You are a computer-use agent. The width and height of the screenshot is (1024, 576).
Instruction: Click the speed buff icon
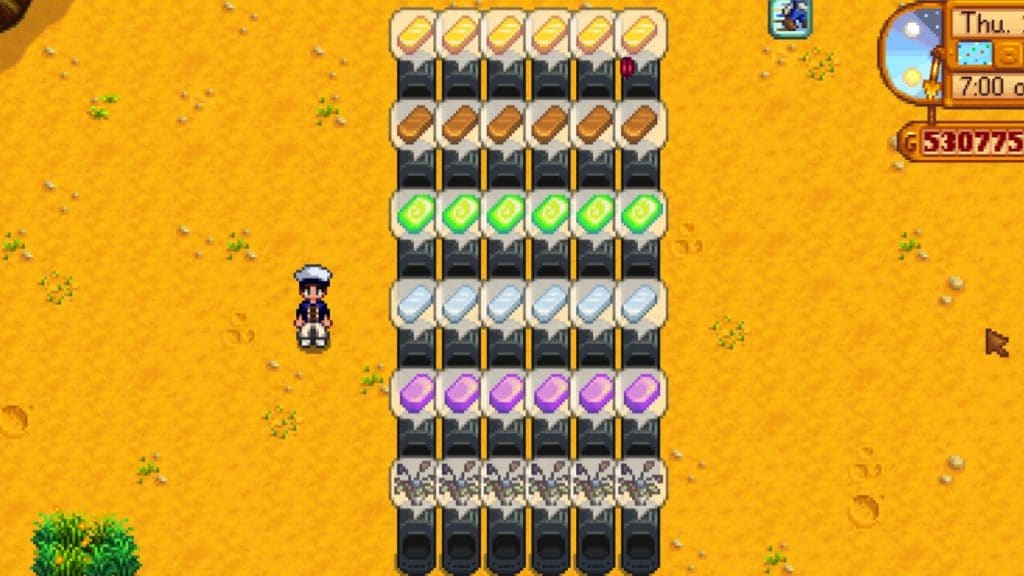pyautogui.click(x=789, y=17)
